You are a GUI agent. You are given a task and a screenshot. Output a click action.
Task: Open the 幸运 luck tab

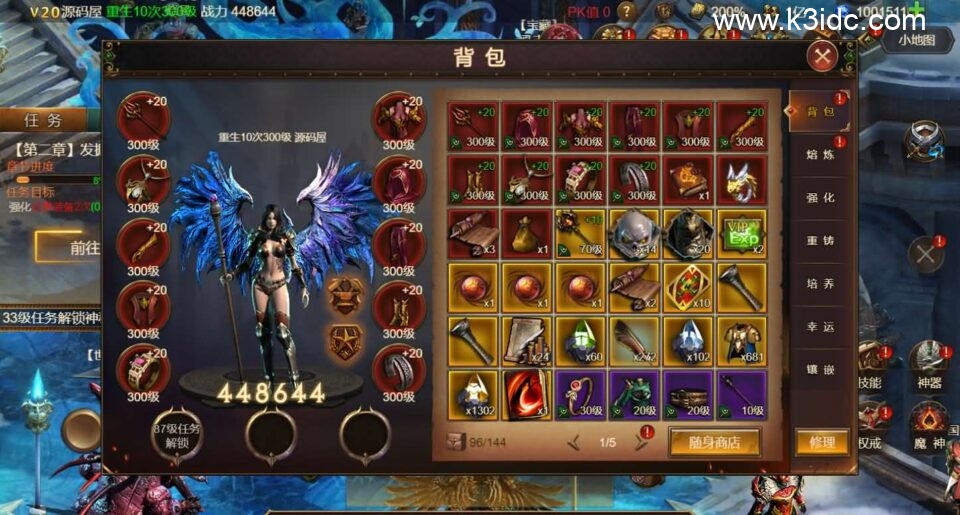pyautogui.click(x=820, y=327)
